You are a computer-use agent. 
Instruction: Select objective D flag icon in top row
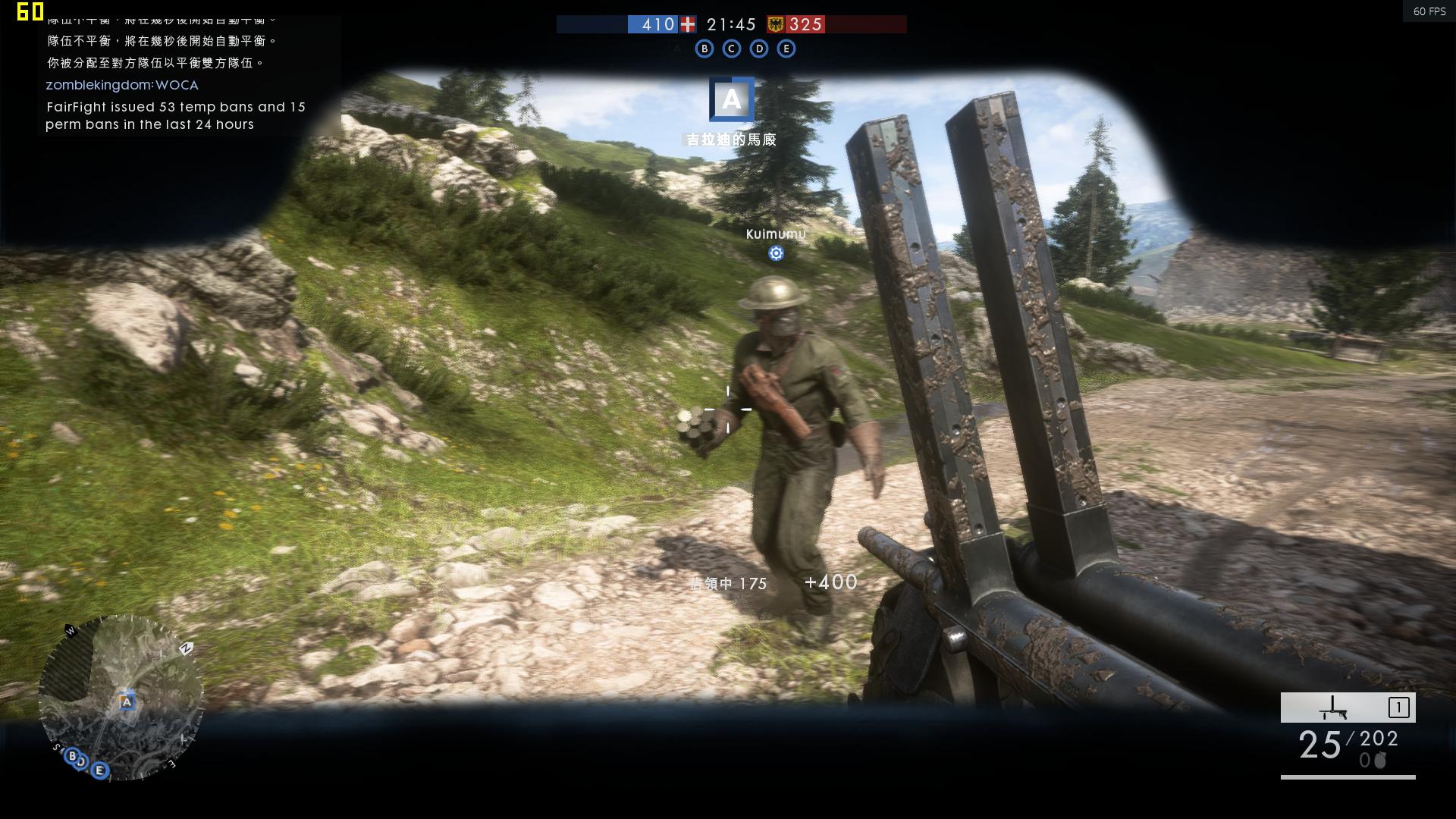point(759,49)
